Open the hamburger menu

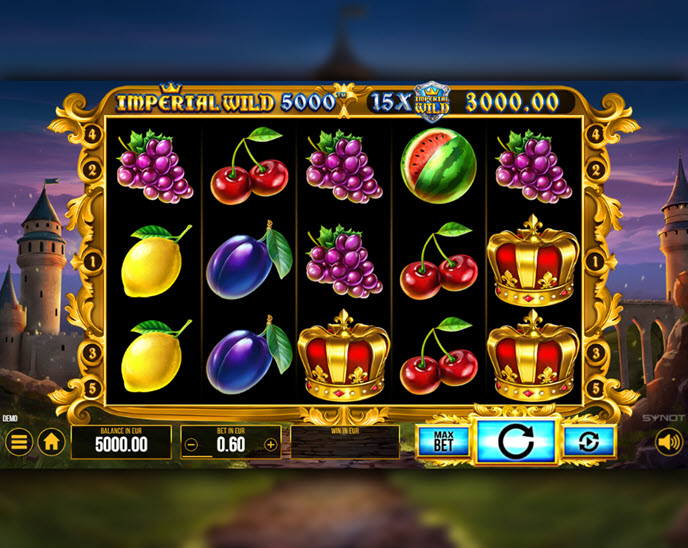click(x=18, y=441)
